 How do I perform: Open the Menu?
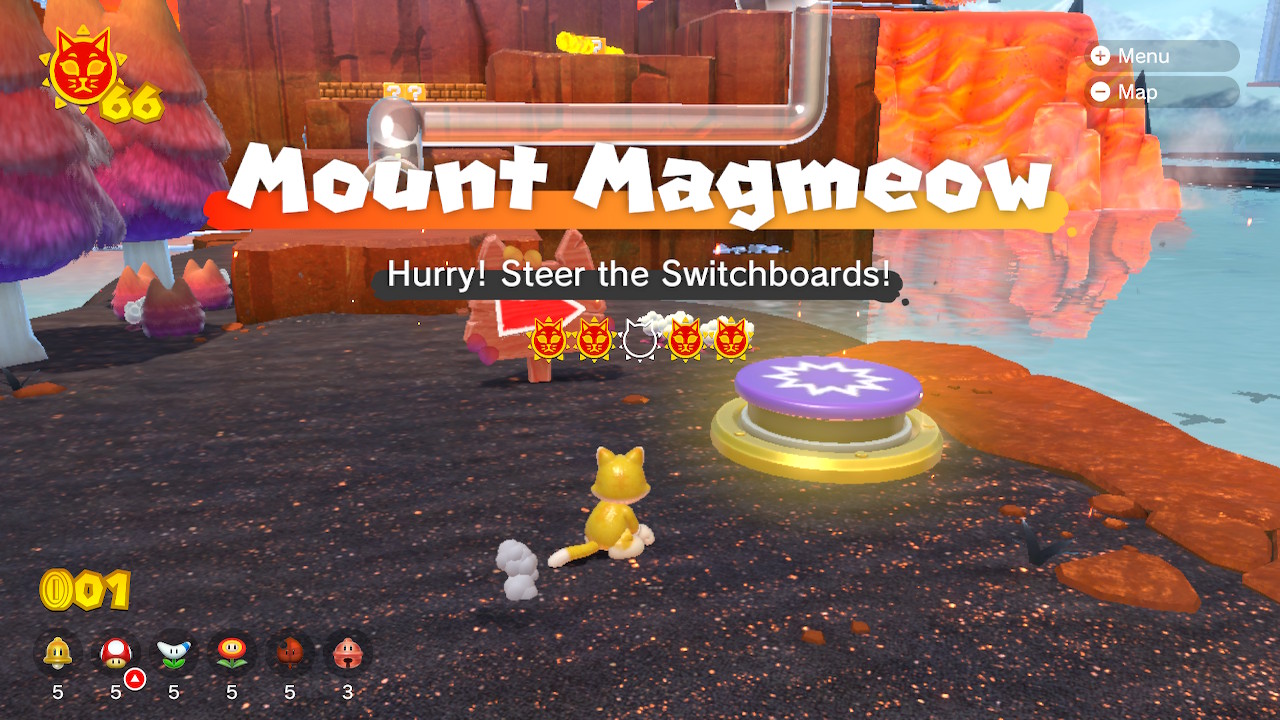[1160, 56]
